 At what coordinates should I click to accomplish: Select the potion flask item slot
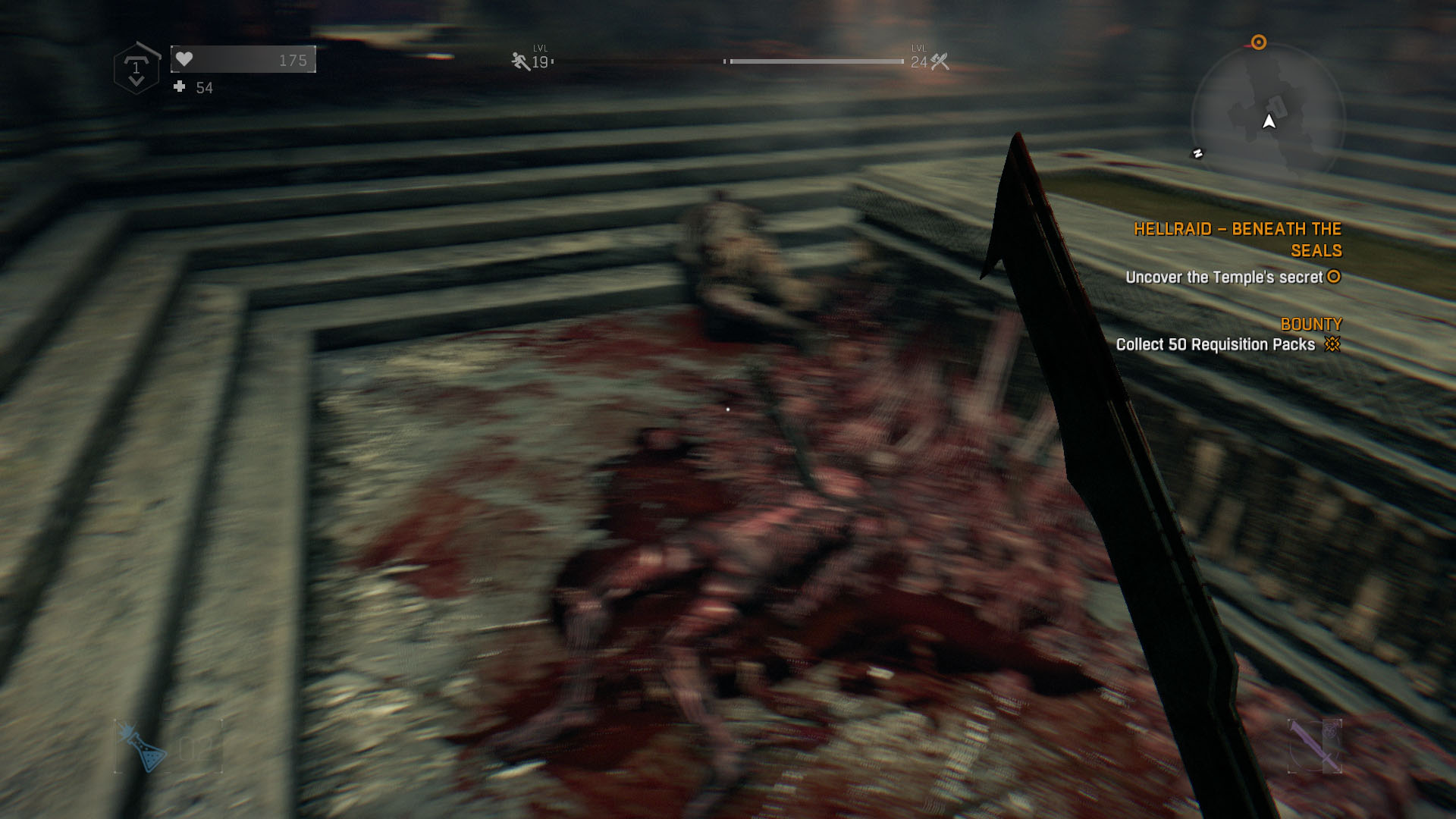click(144, 747)
